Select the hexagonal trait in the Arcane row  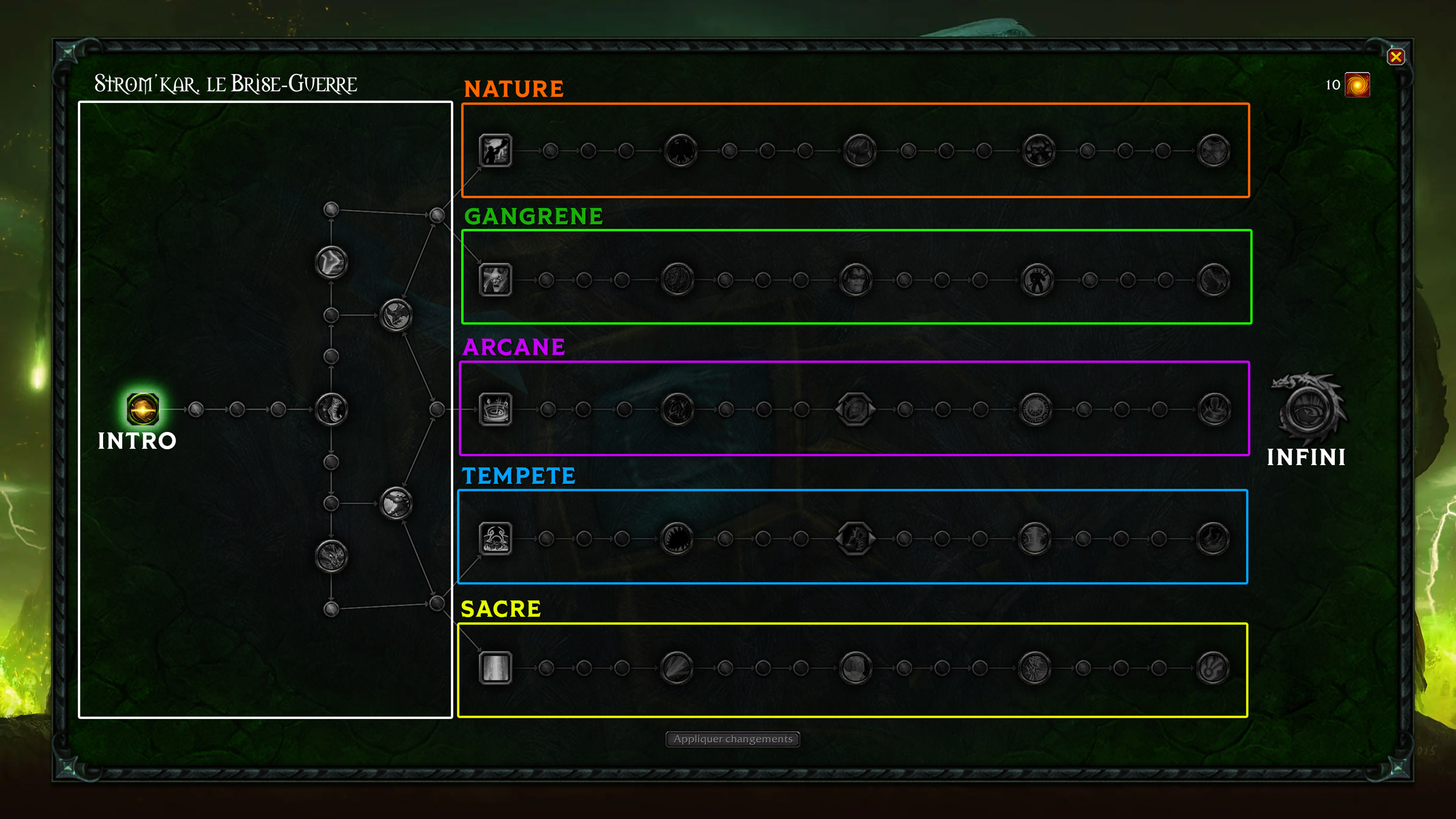point(855,409)
